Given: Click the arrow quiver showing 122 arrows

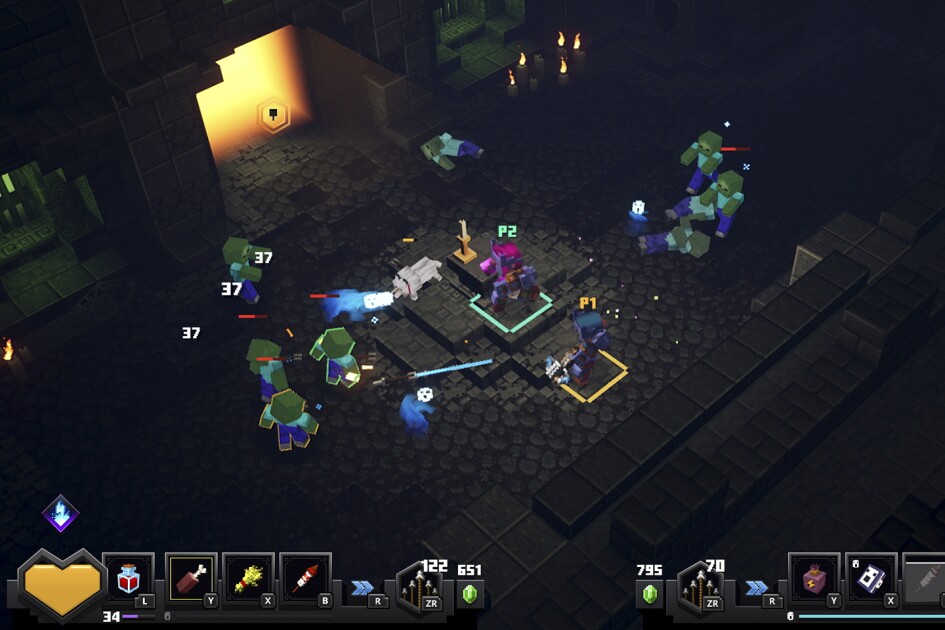Looking at the screenshot, I should pos(419,587).
